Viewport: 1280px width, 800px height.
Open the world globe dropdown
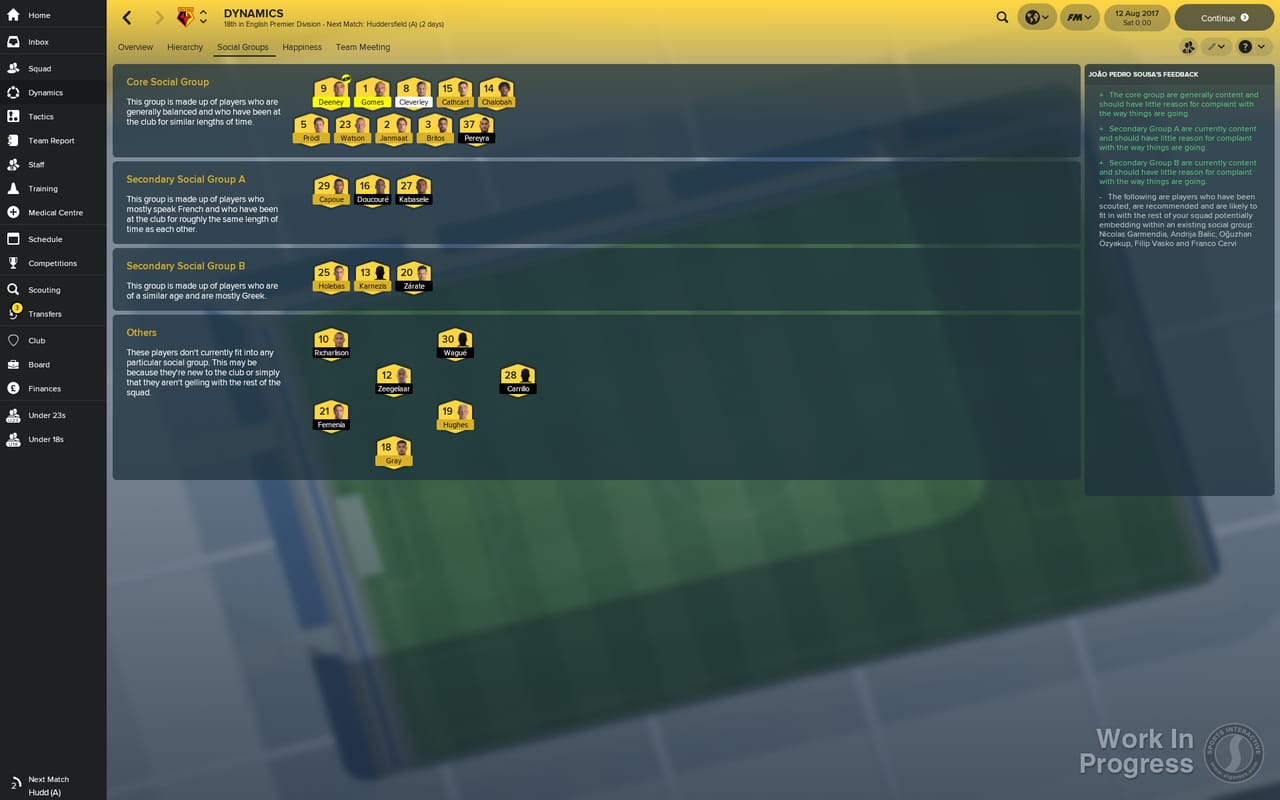pos(1036,17)
